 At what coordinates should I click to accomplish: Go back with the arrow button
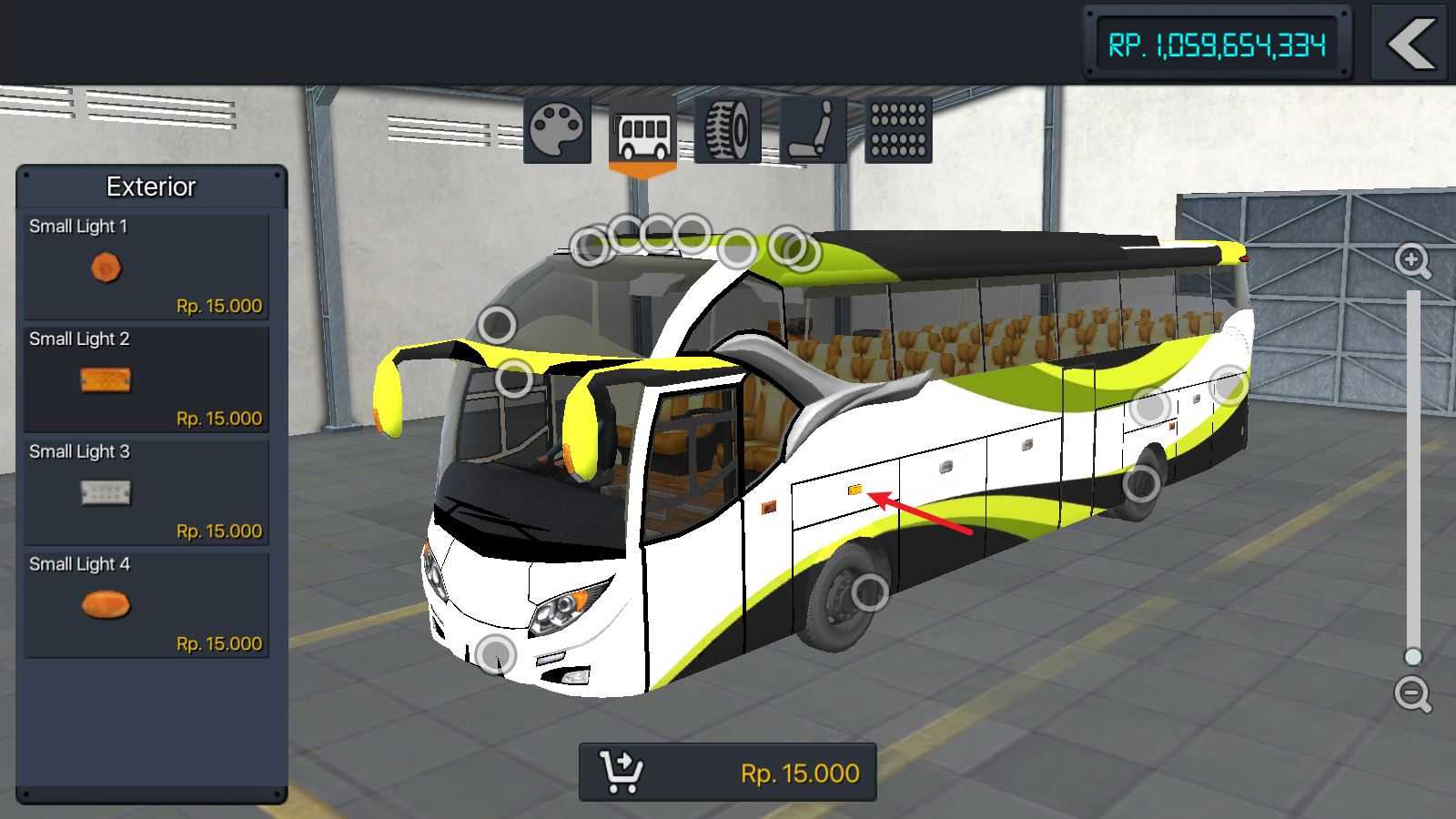(x=1410, y=44)
